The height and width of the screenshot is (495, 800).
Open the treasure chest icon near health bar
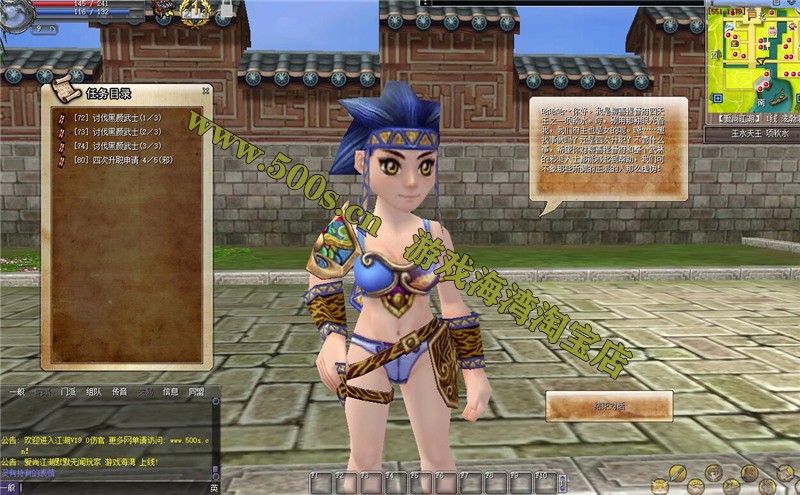163,11
